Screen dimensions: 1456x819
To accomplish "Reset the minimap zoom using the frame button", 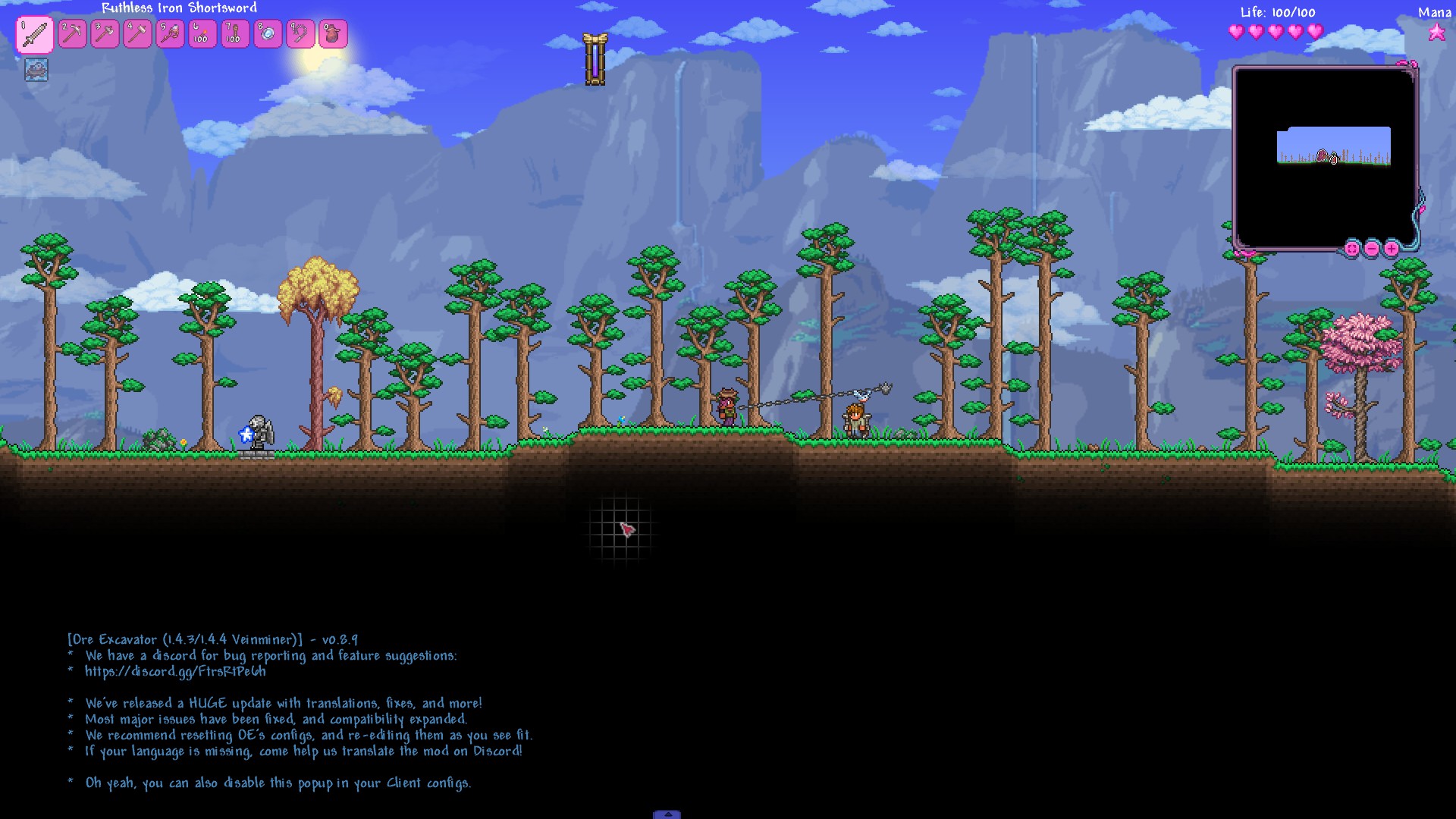I will click(1352, 248).
